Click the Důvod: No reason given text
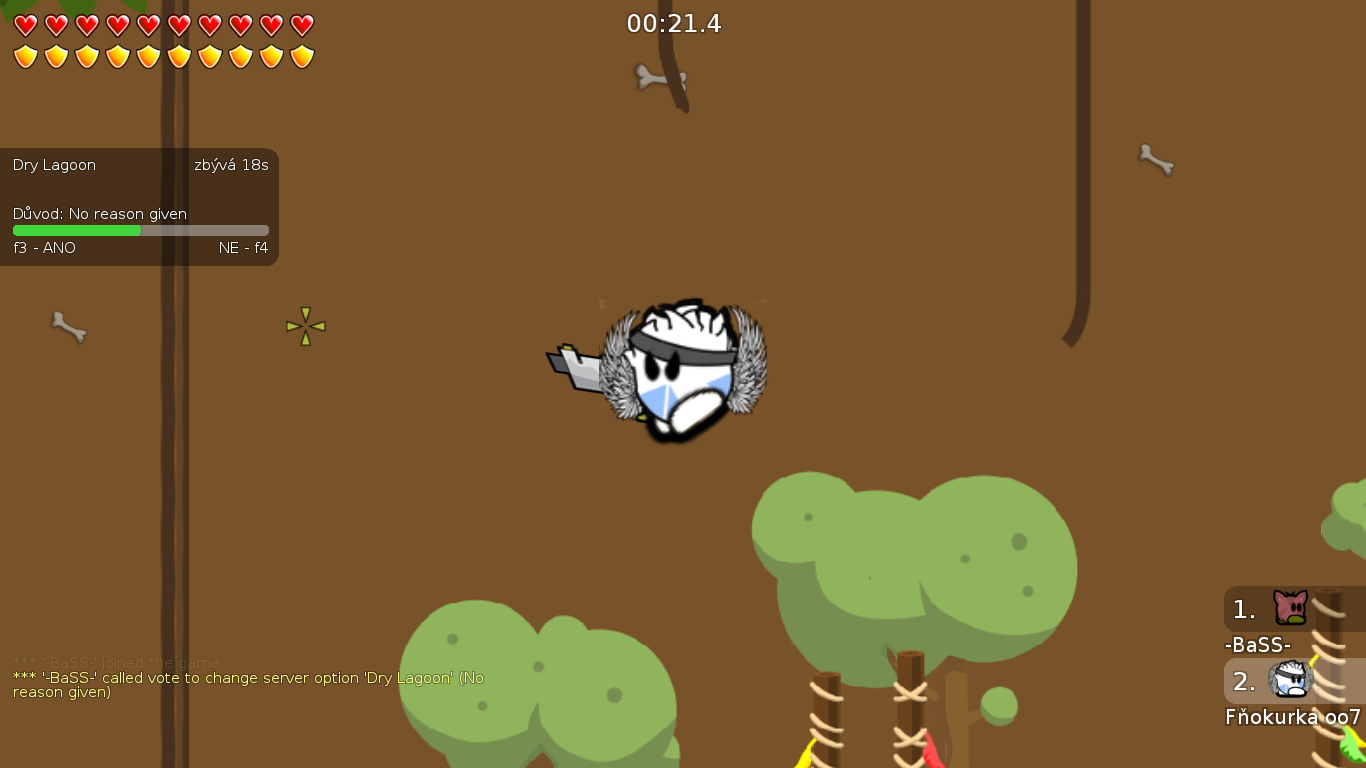This screenshot has height=768, width=1366. coord(99,213)
